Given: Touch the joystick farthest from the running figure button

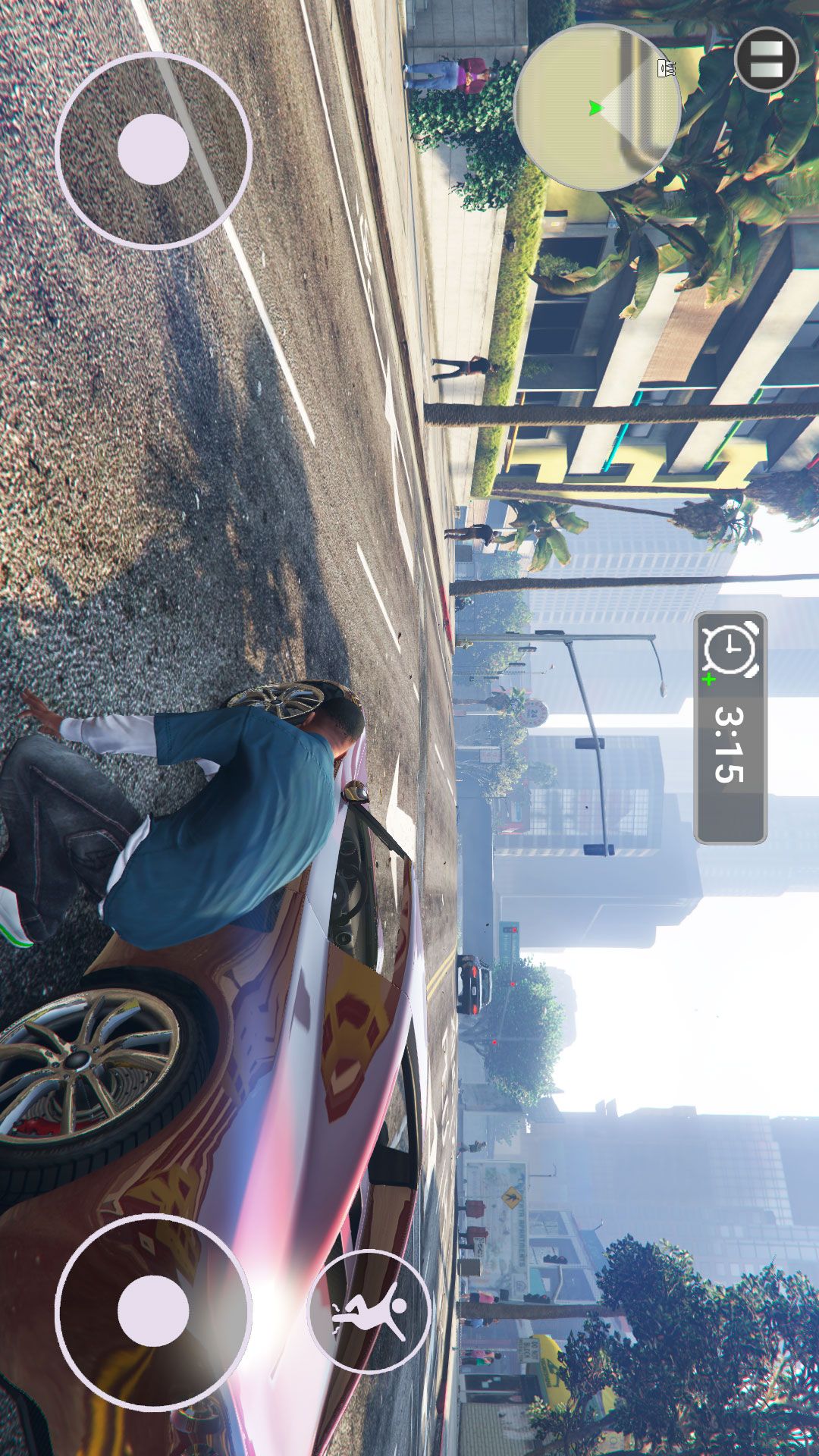Looking at the screenshot, I should [x=153, y=149].
